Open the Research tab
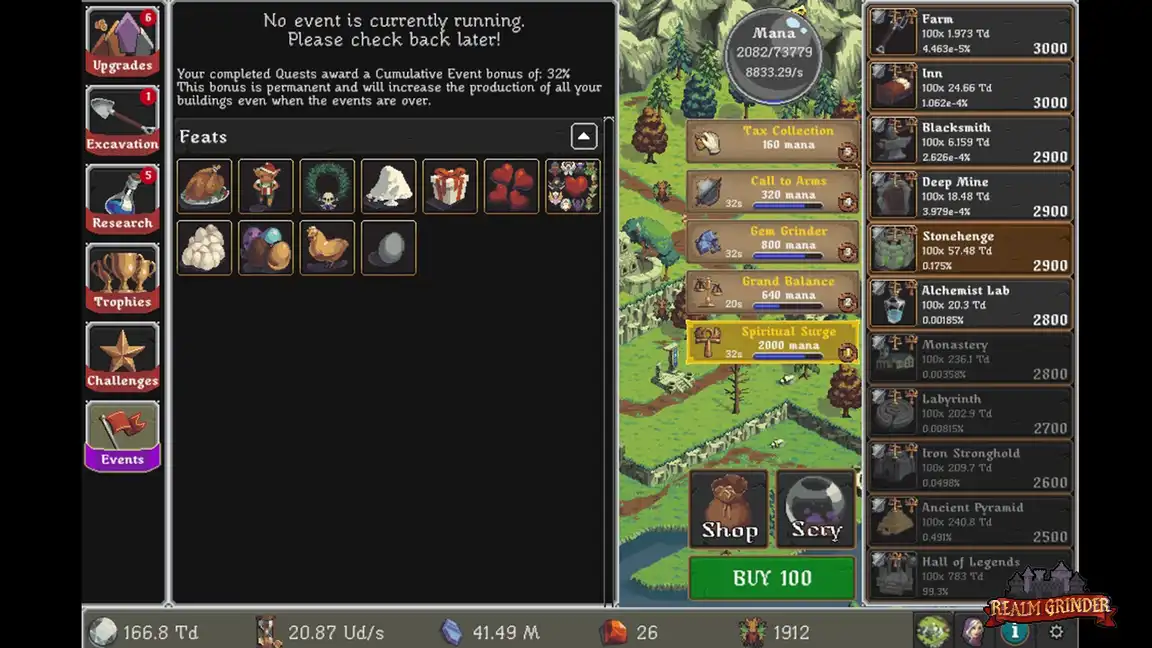The image size is (1152, 648). 122,200
